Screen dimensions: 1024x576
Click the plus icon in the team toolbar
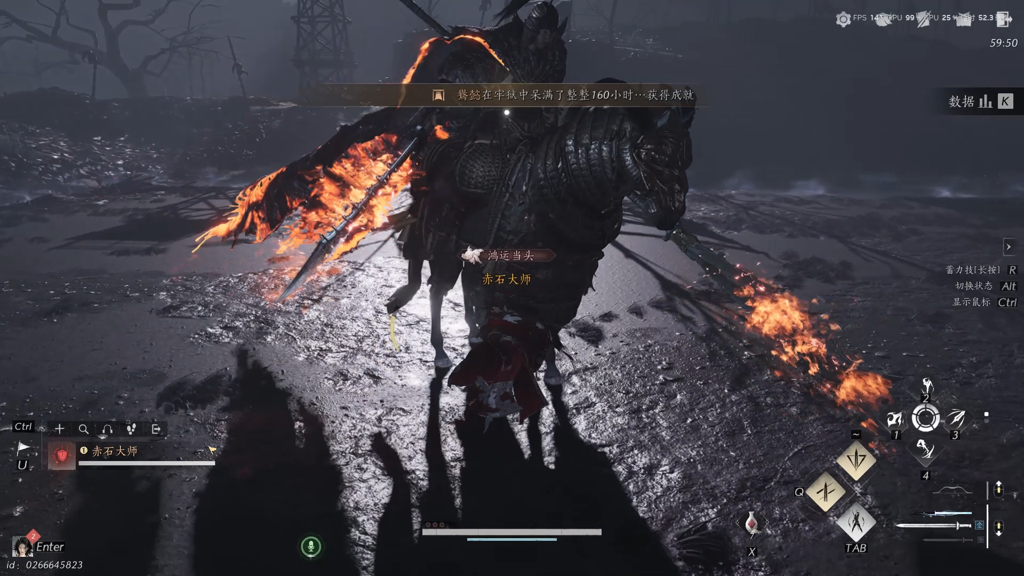coord(59,429)
